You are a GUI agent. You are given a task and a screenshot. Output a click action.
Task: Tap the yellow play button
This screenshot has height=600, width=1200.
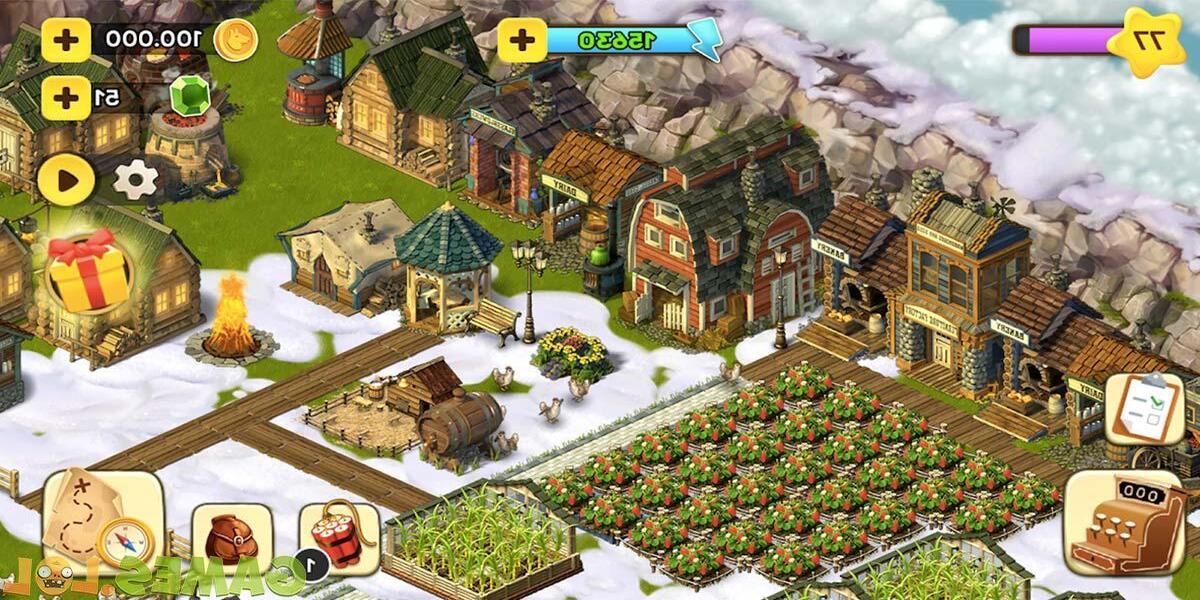pos(66,180)
